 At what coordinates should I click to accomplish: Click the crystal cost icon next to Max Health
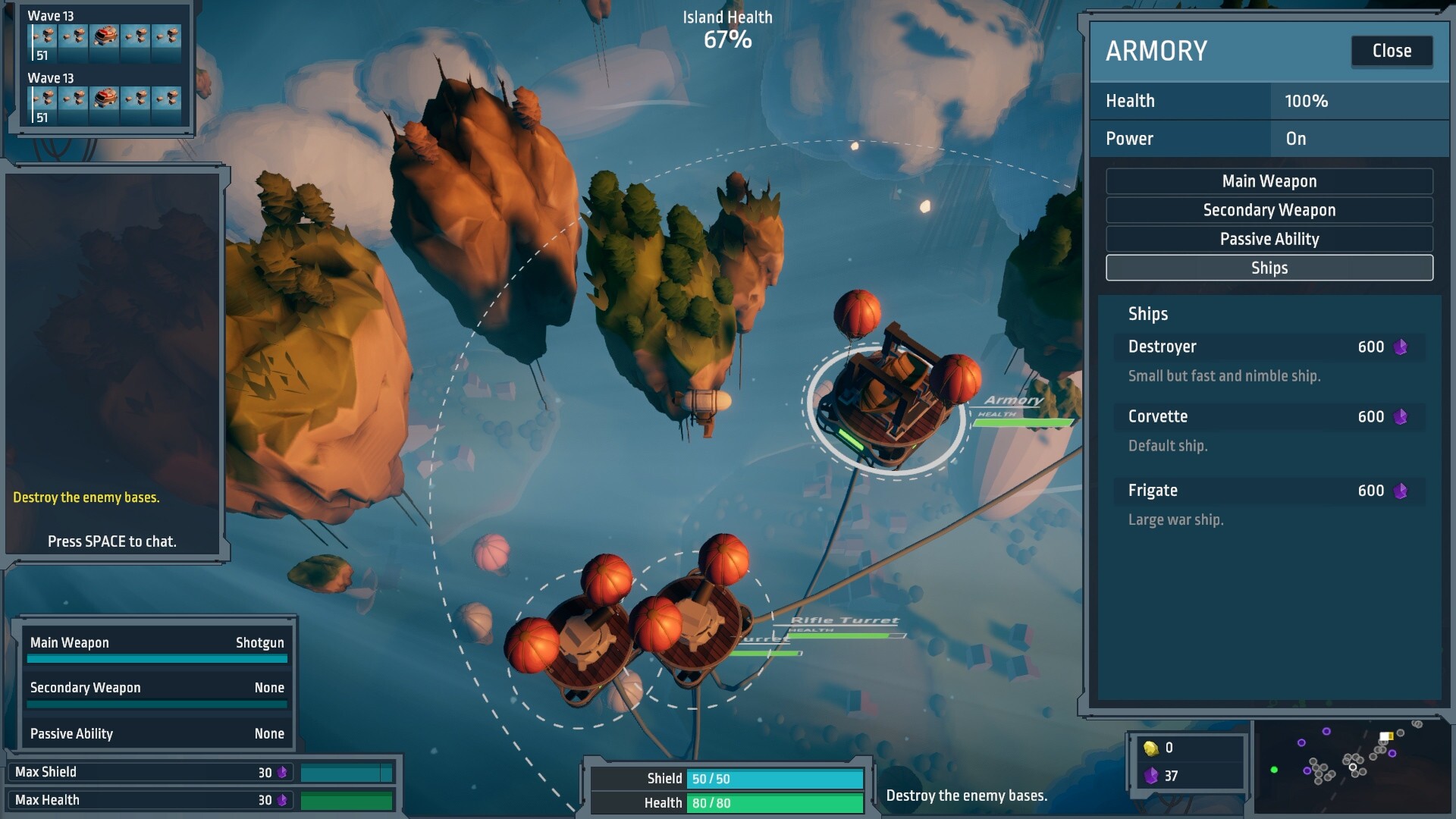[284, 799]
